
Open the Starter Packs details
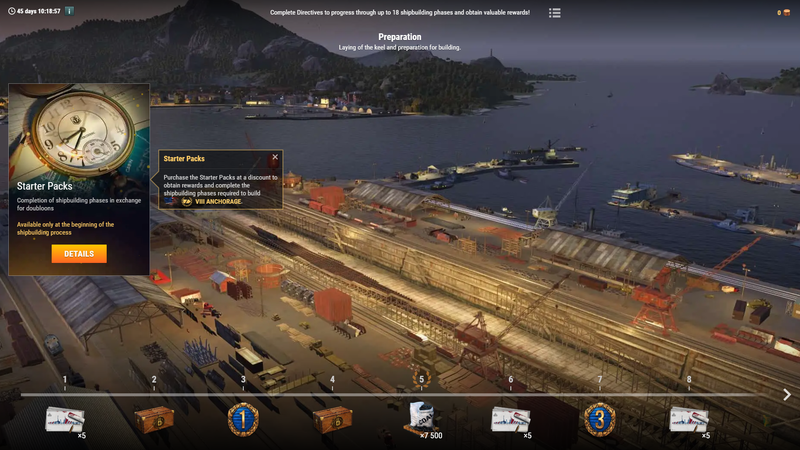click(x=79, y=254)
